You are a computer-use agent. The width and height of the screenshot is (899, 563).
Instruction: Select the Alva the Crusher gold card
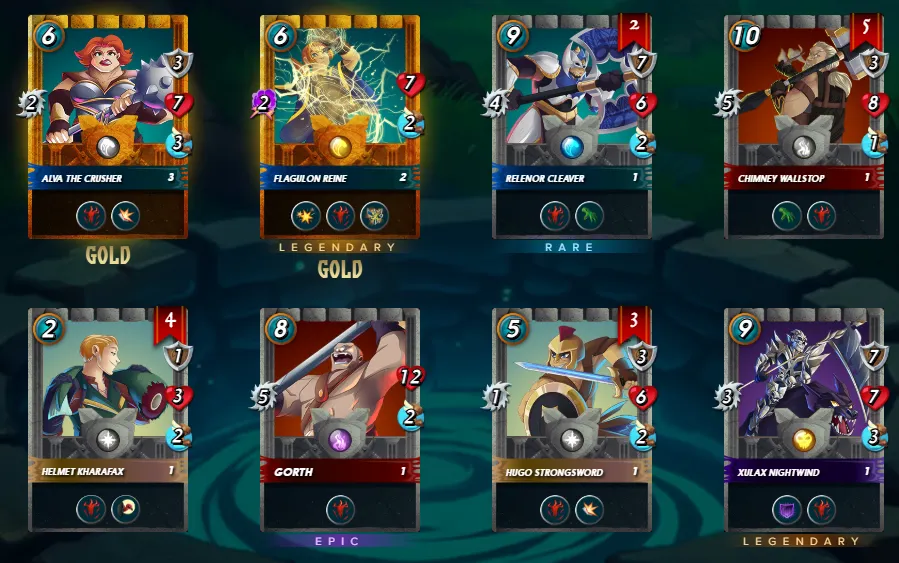coord(108,125)
